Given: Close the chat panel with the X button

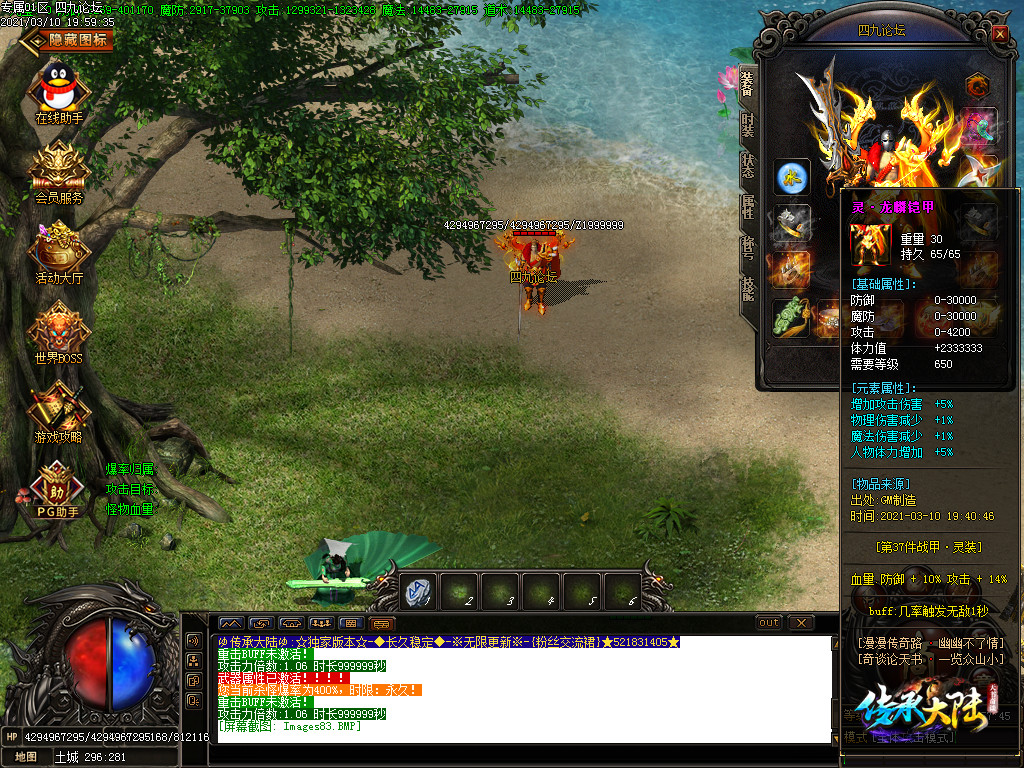Looking at the screenshot, I should coord(800,623).
